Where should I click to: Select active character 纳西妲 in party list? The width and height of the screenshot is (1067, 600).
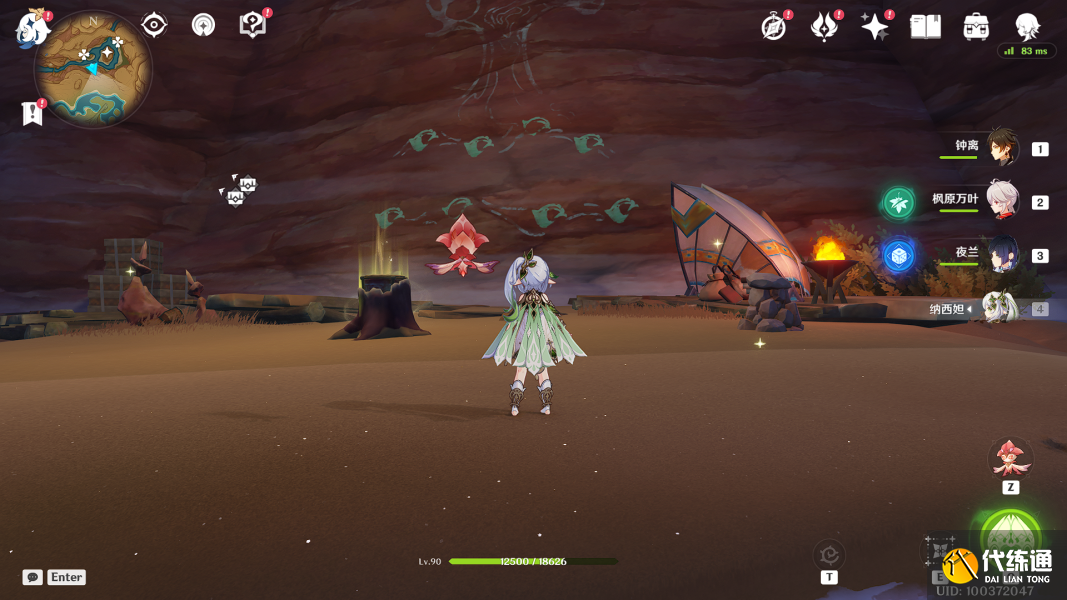1000,308
